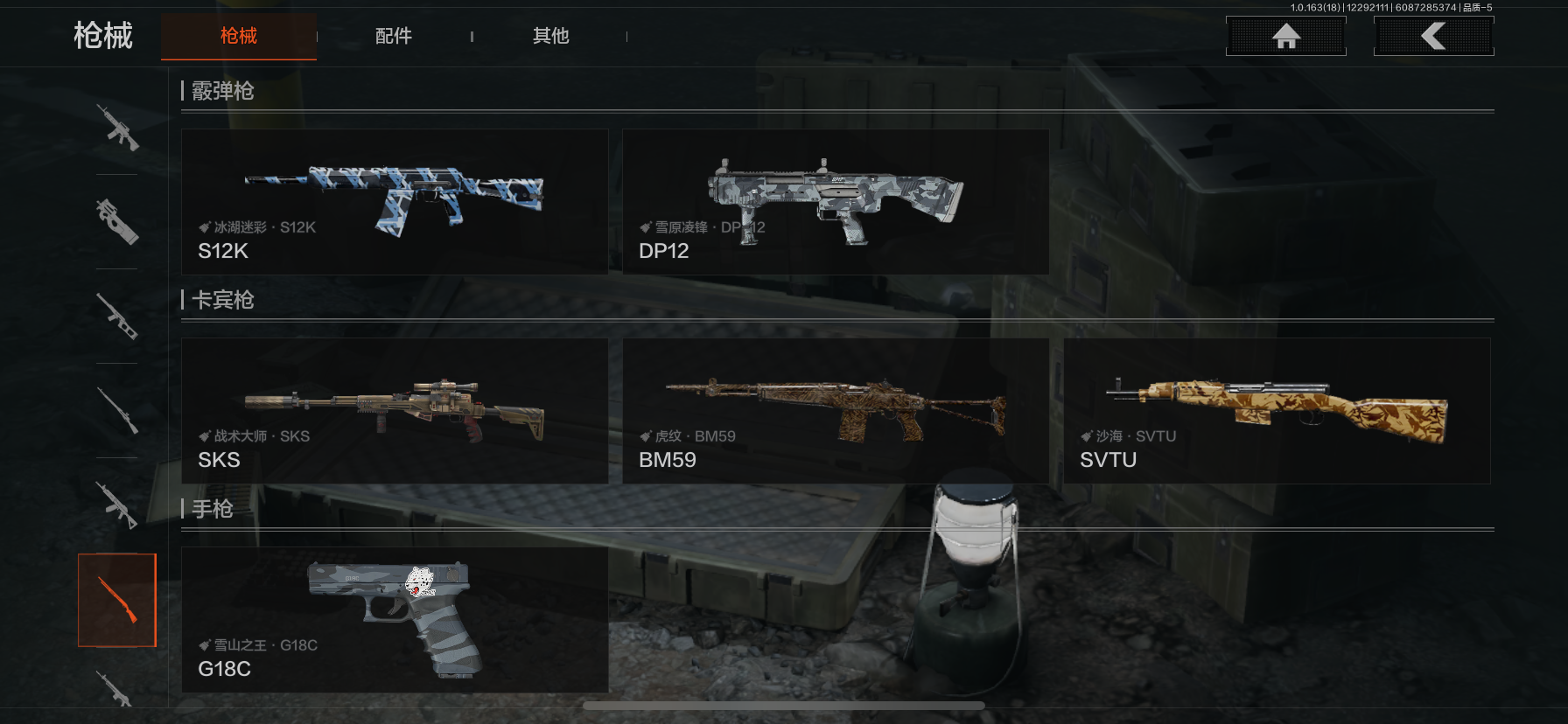The image size is (1568, 724).
Task: Select the 其他 tab
Action: 551,36
